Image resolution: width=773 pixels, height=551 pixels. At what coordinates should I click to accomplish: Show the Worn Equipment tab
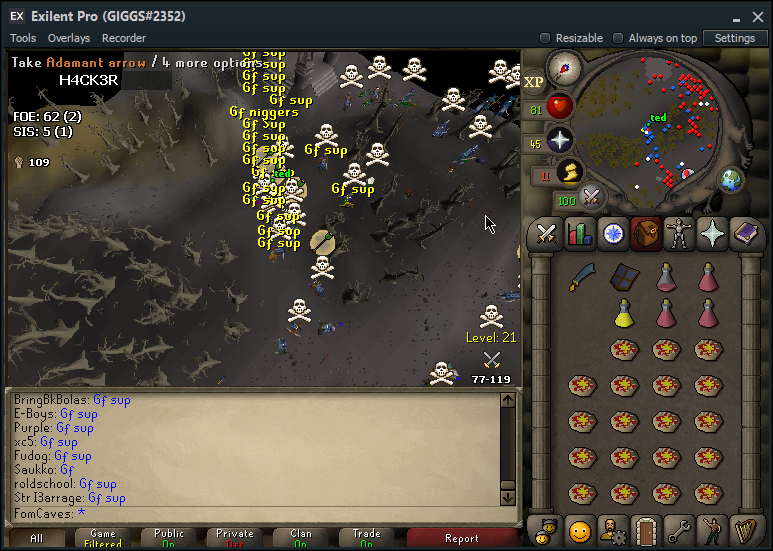[679, 234]
